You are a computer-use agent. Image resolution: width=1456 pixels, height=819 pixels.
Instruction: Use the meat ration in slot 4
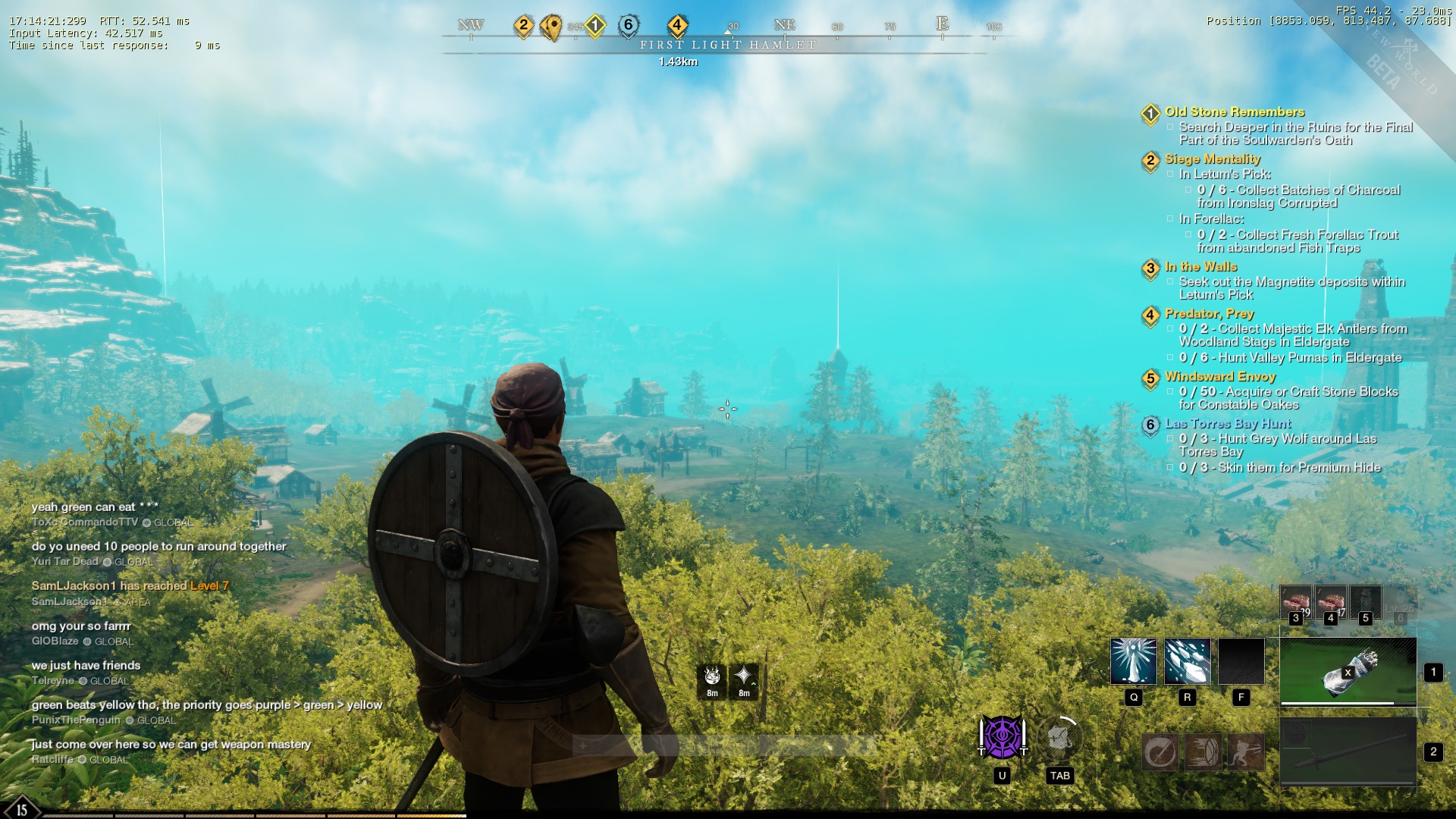click(x=1330, y=603)
